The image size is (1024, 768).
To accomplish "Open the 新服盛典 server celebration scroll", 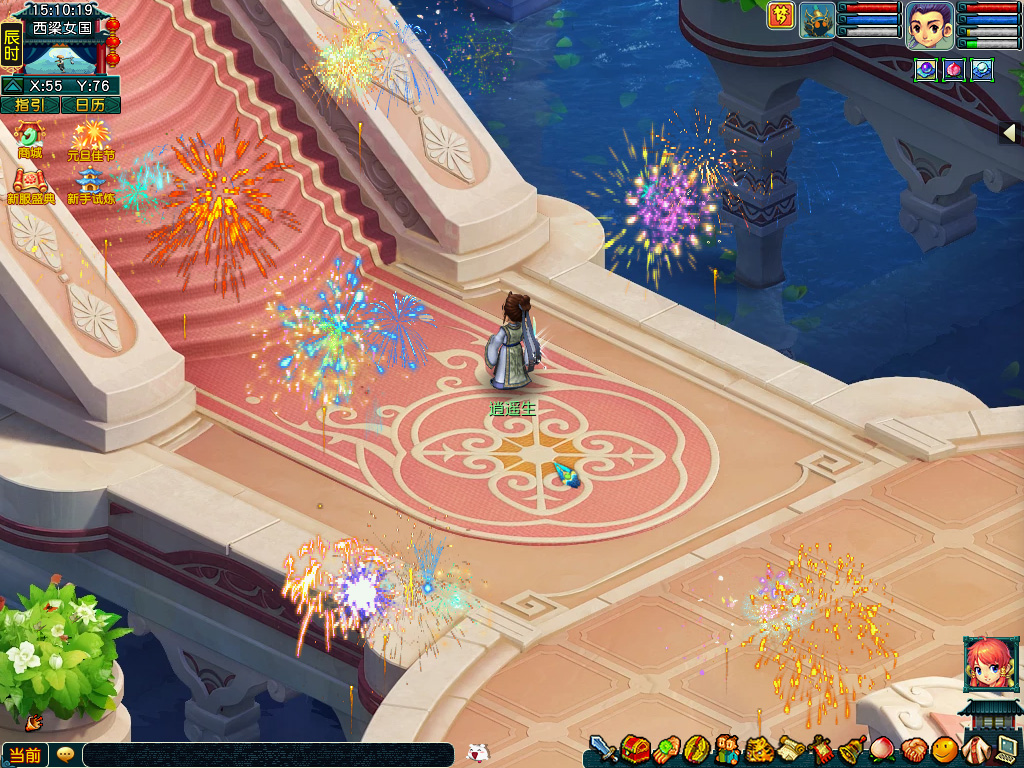I will (30, 185).
